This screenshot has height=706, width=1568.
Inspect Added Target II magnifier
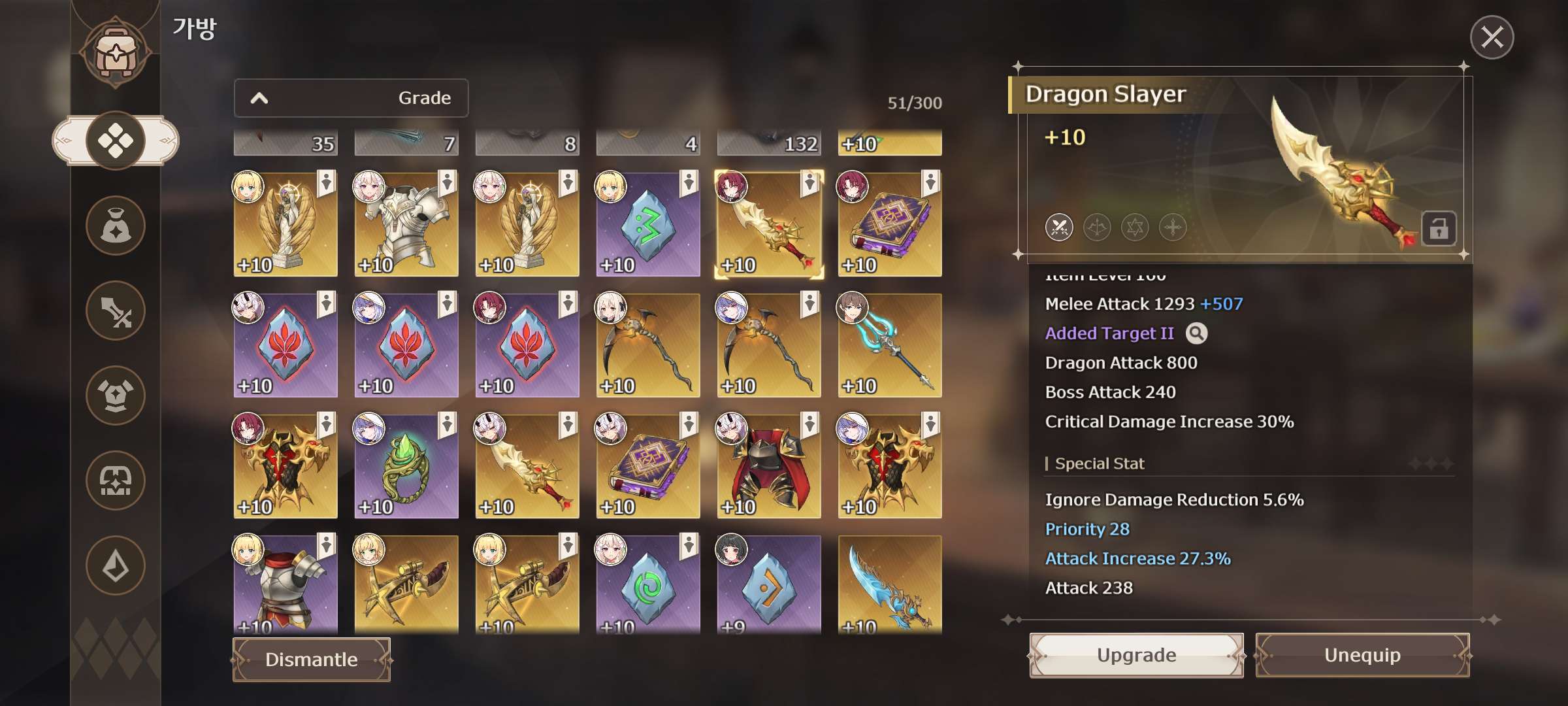click(1196, 333)
